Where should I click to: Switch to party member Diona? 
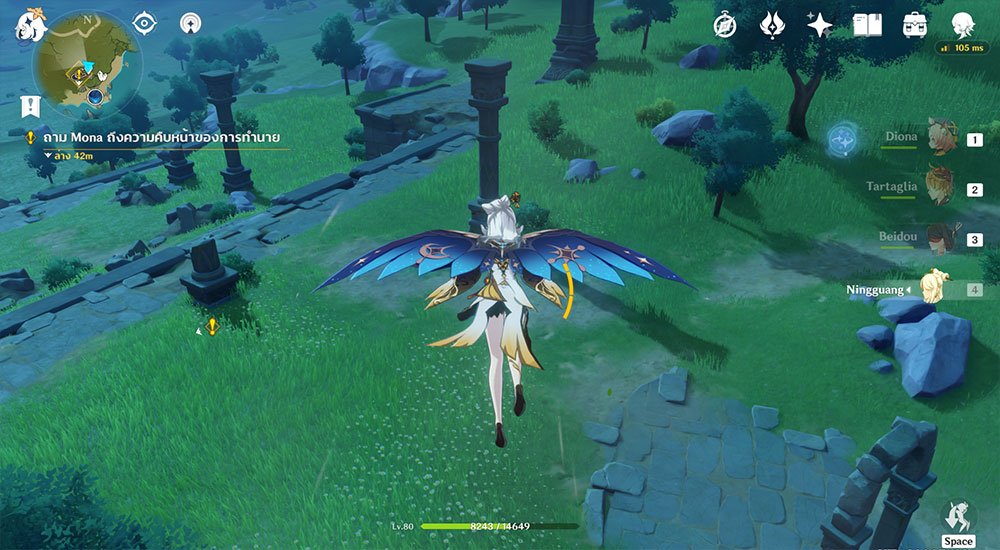940,138
